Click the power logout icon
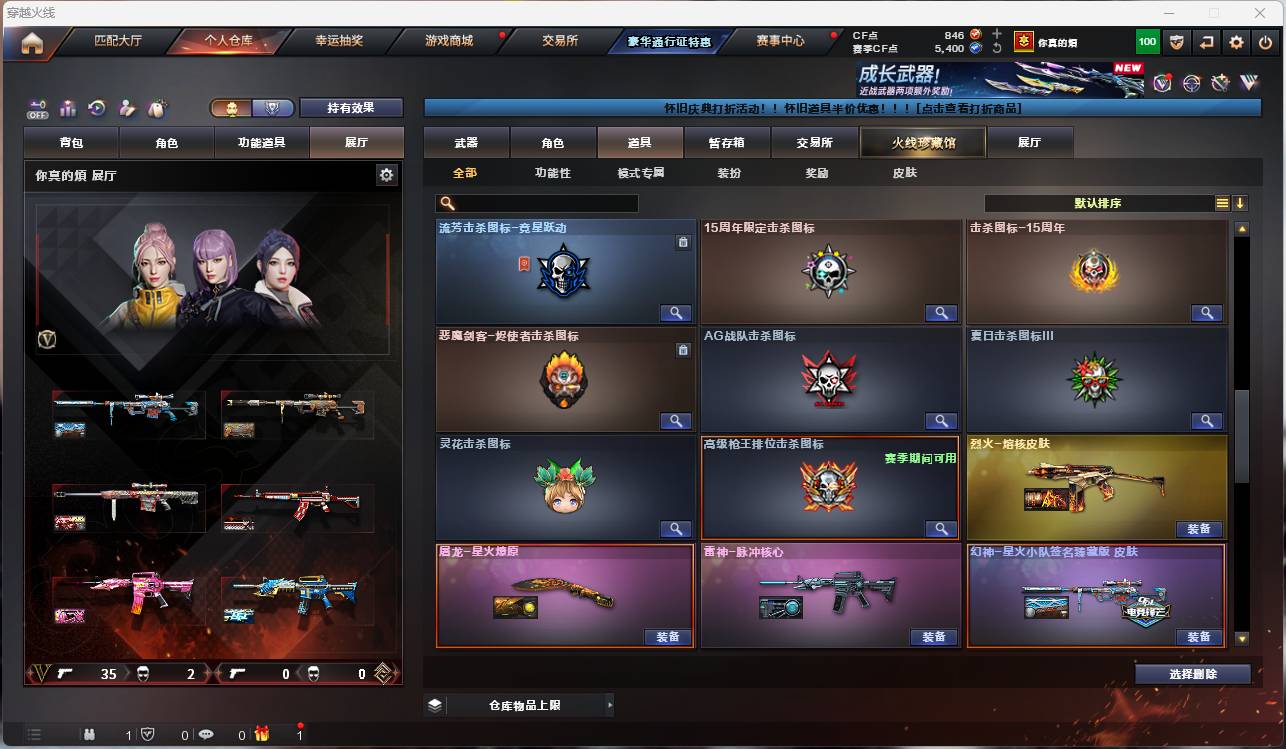This screenshot has height=749, width=1286. (x=1264, y=42)
